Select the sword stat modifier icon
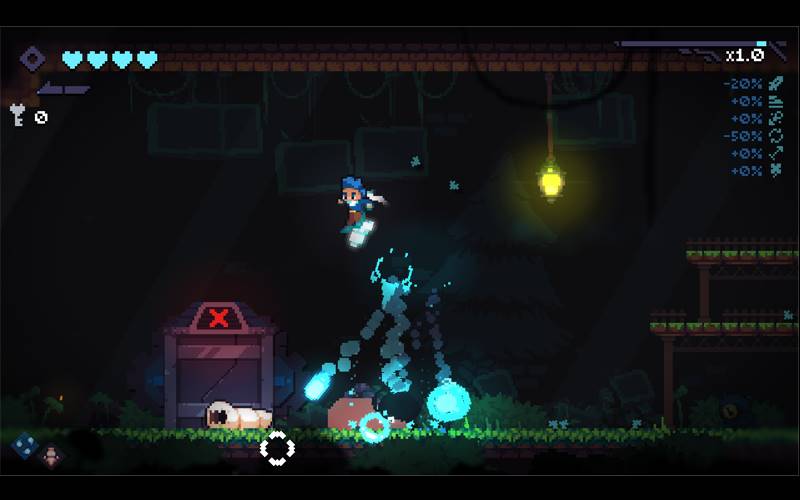 click(774, 84)
